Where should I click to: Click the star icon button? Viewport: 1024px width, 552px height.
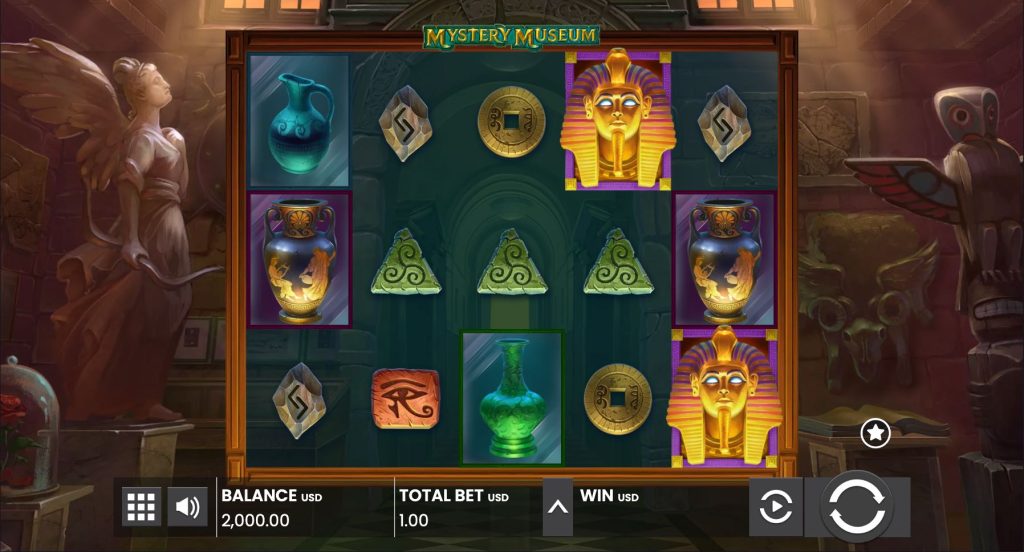click(x=876, y=432)
